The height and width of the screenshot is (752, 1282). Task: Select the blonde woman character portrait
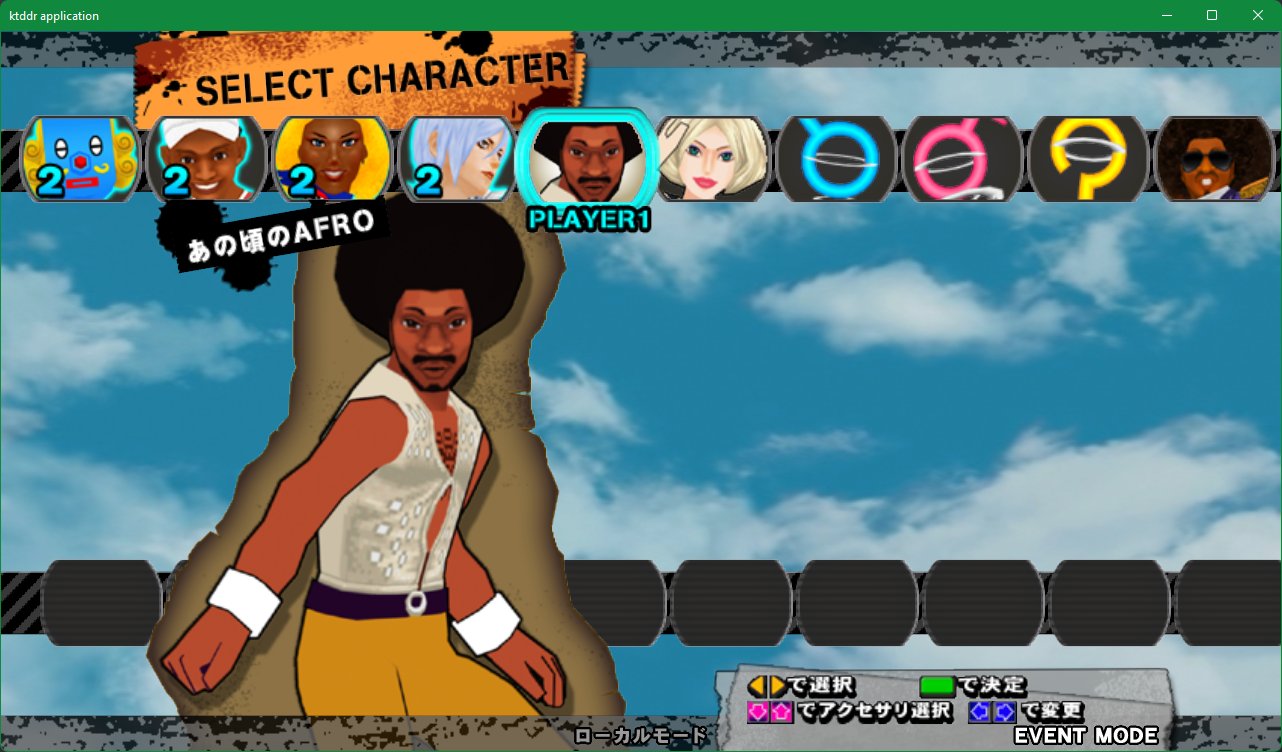(712, 158)
